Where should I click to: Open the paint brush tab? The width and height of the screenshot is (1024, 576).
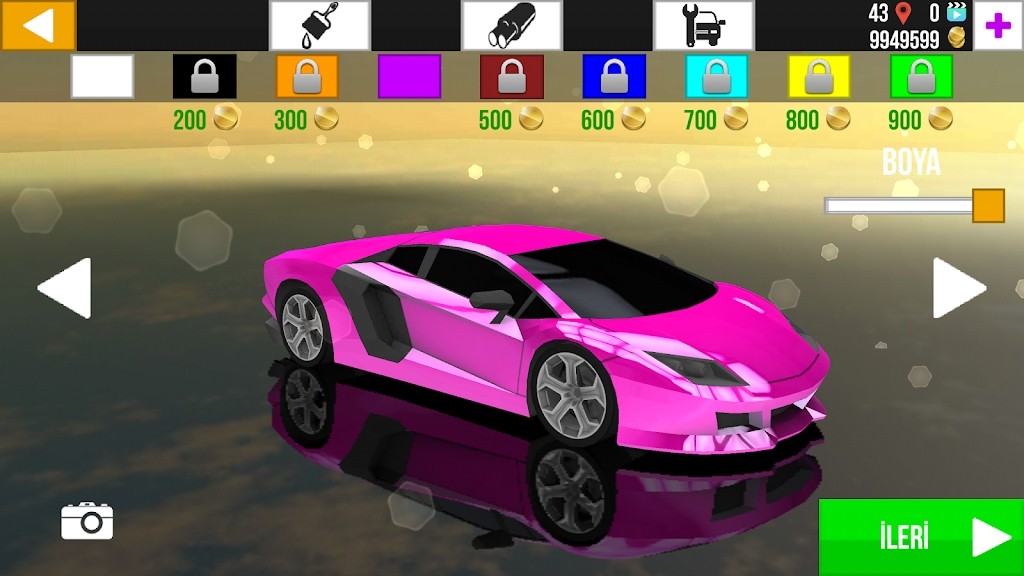tap(319, 25)
